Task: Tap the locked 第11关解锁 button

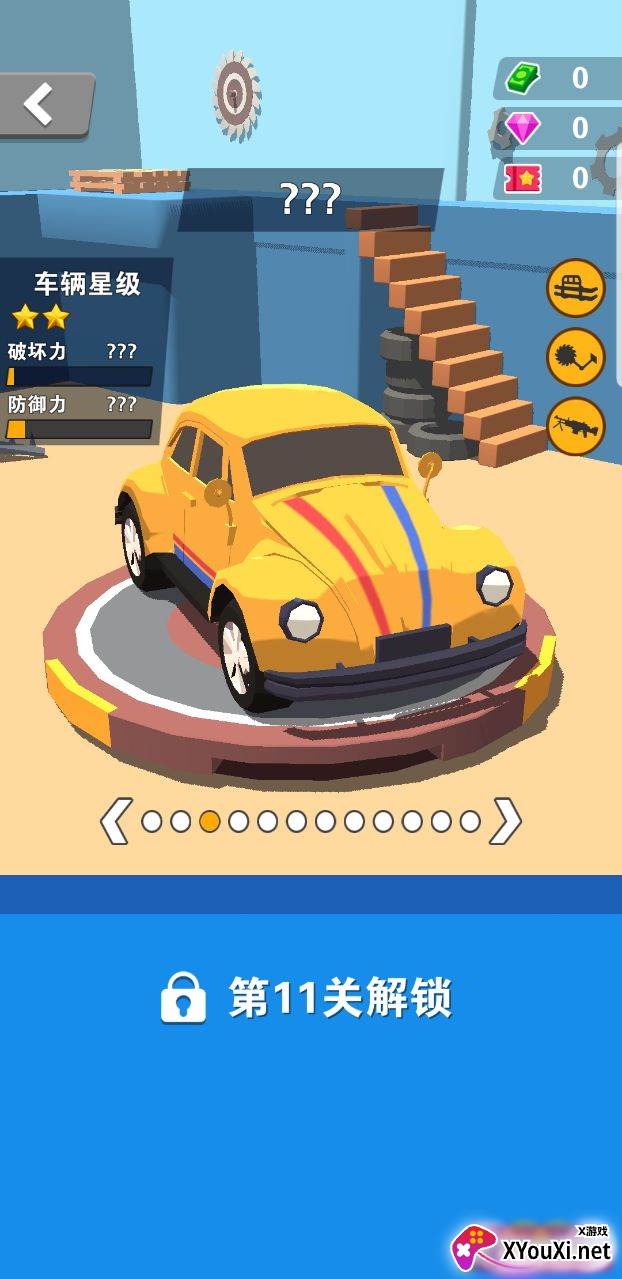Action: [x=310, y=998]
